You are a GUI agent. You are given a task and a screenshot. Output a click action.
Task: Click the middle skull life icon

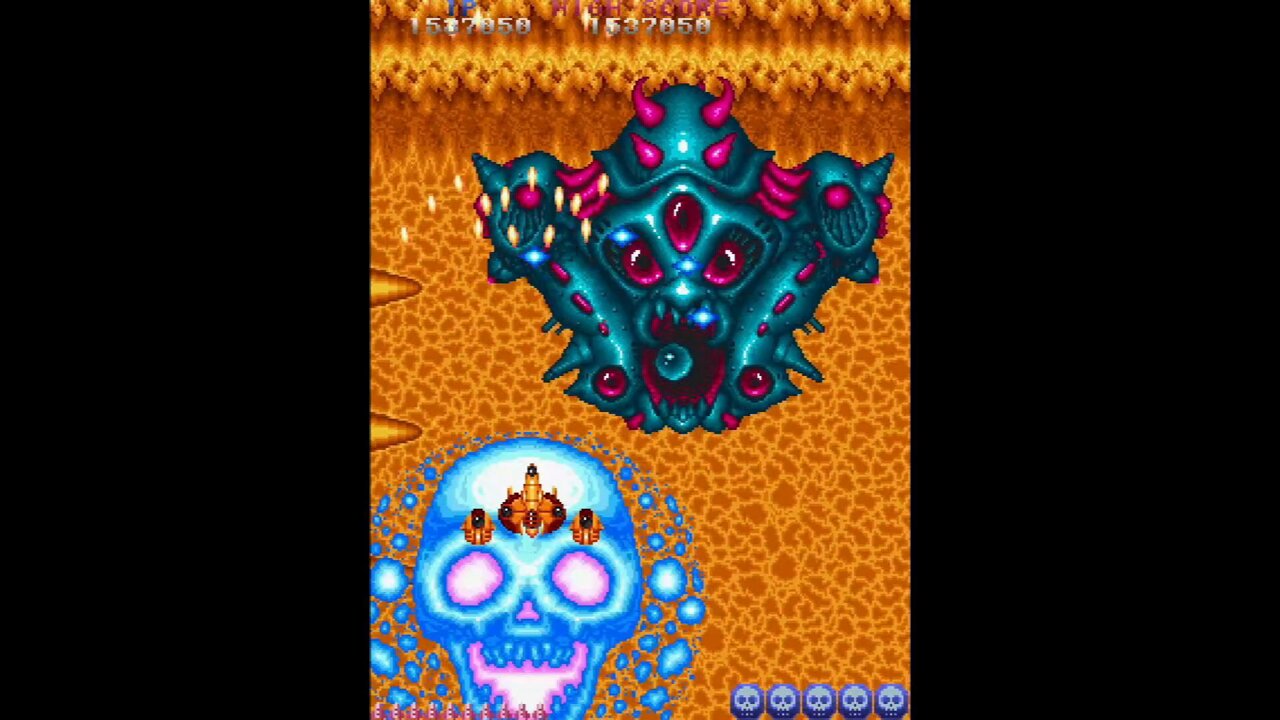[x=817, y=699]
